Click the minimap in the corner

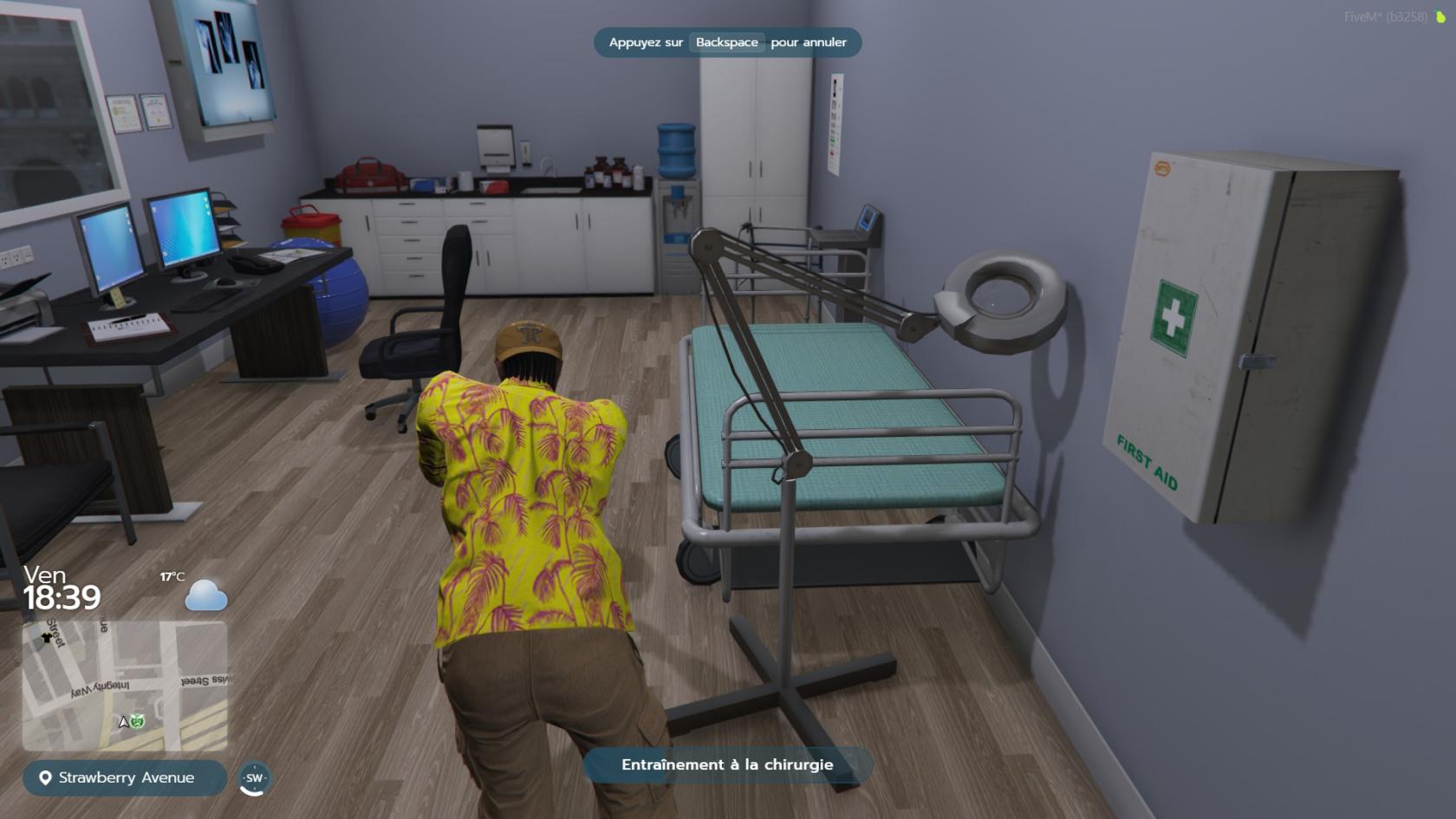pos(125,685)
